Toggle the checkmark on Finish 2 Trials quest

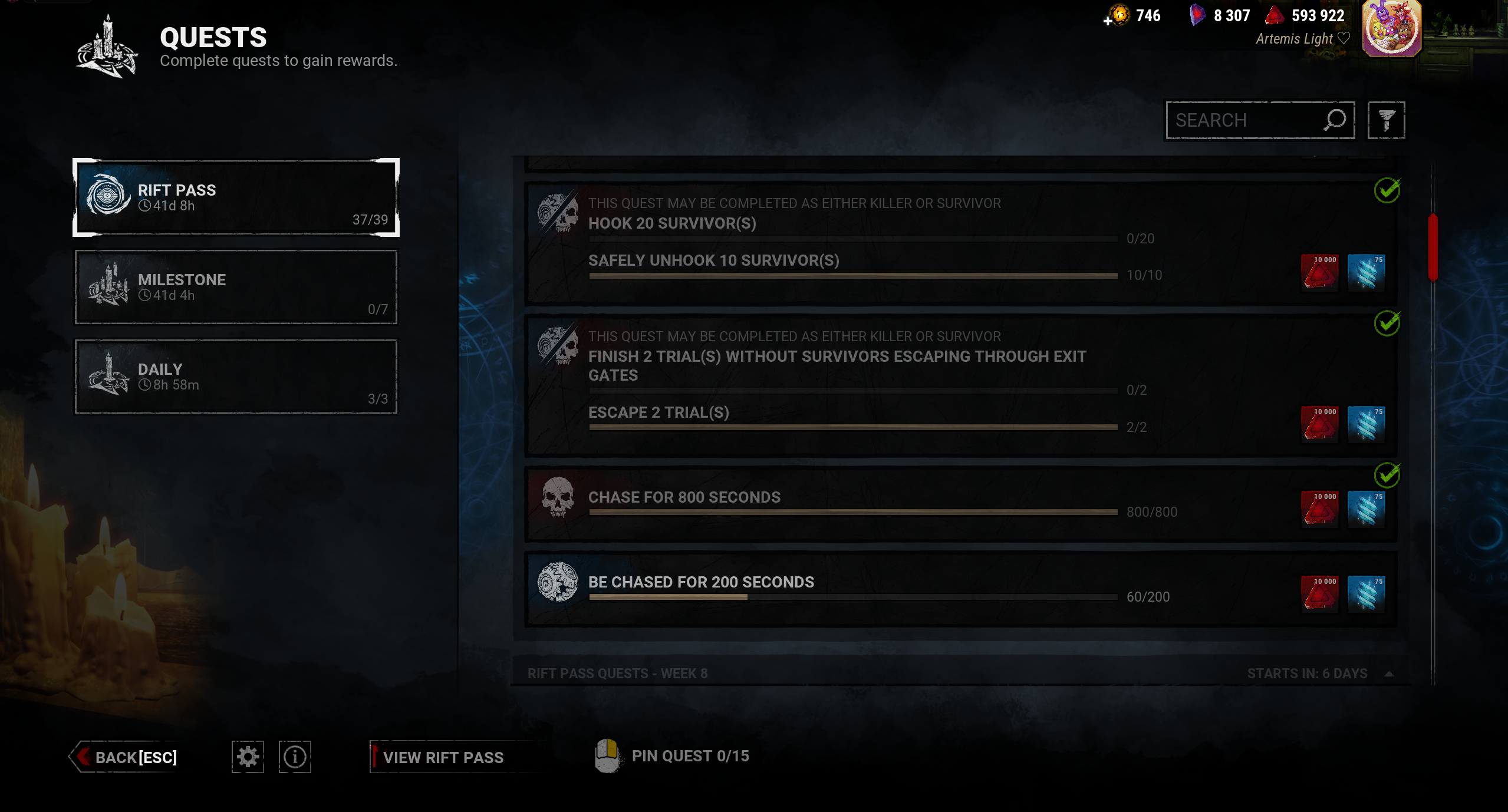[1389, 324]
